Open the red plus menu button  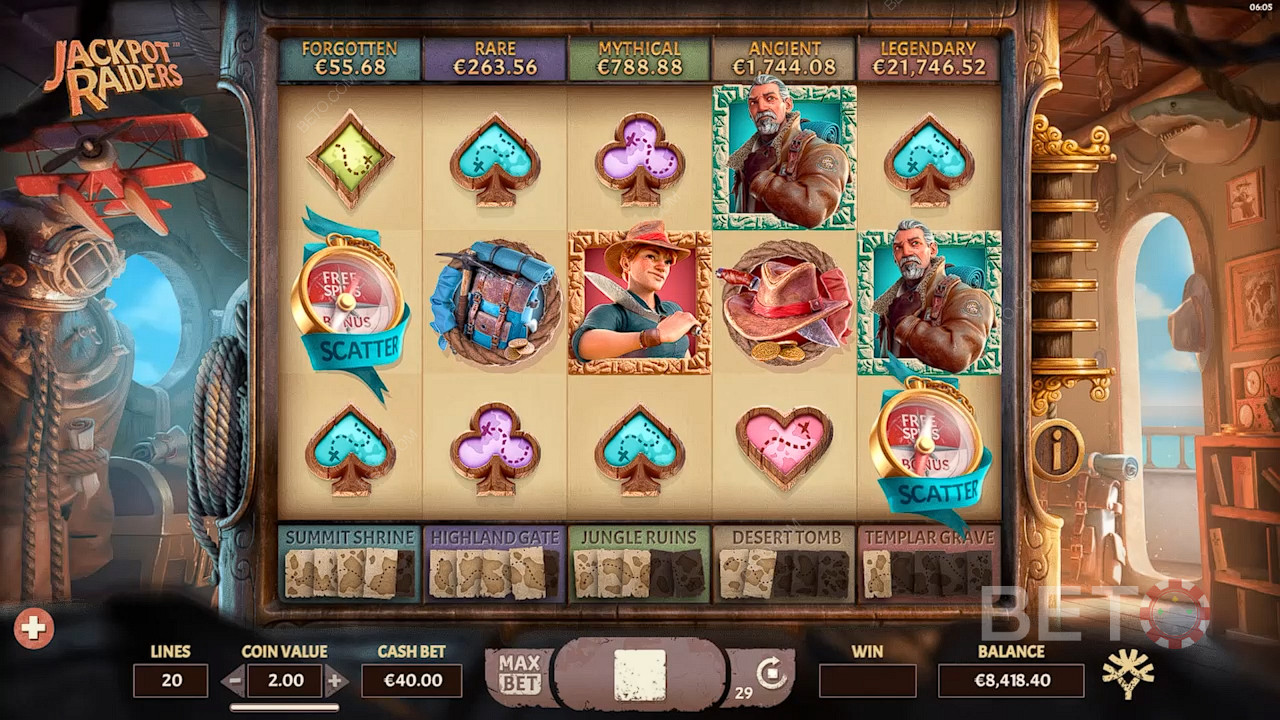click(x=33, y=628)
